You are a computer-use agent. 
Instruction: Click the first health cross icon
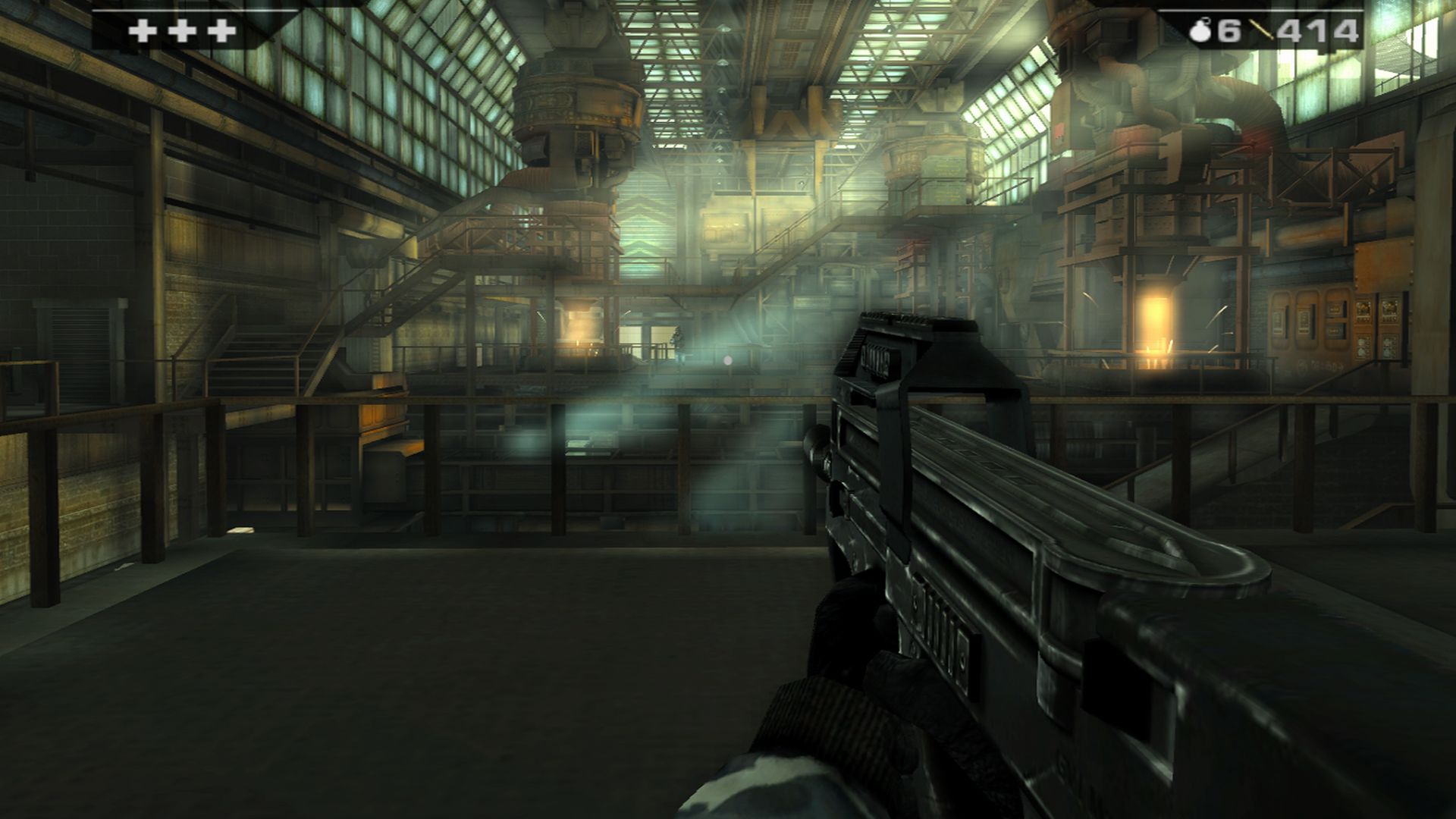pos(141,31)
